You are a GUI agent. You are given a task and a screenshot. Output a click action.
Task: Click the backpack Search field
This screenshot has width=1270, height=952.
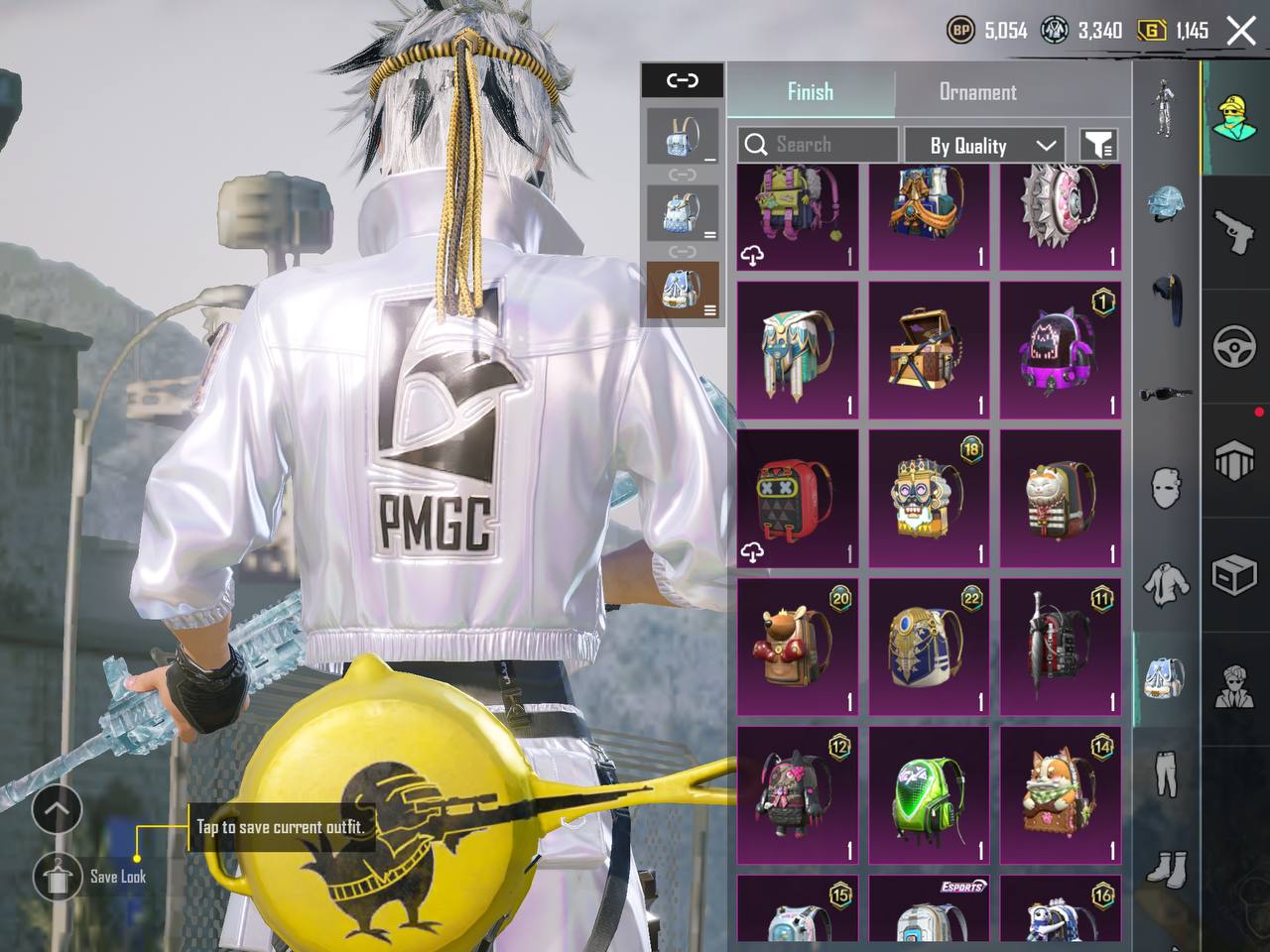tap(818, 145)
